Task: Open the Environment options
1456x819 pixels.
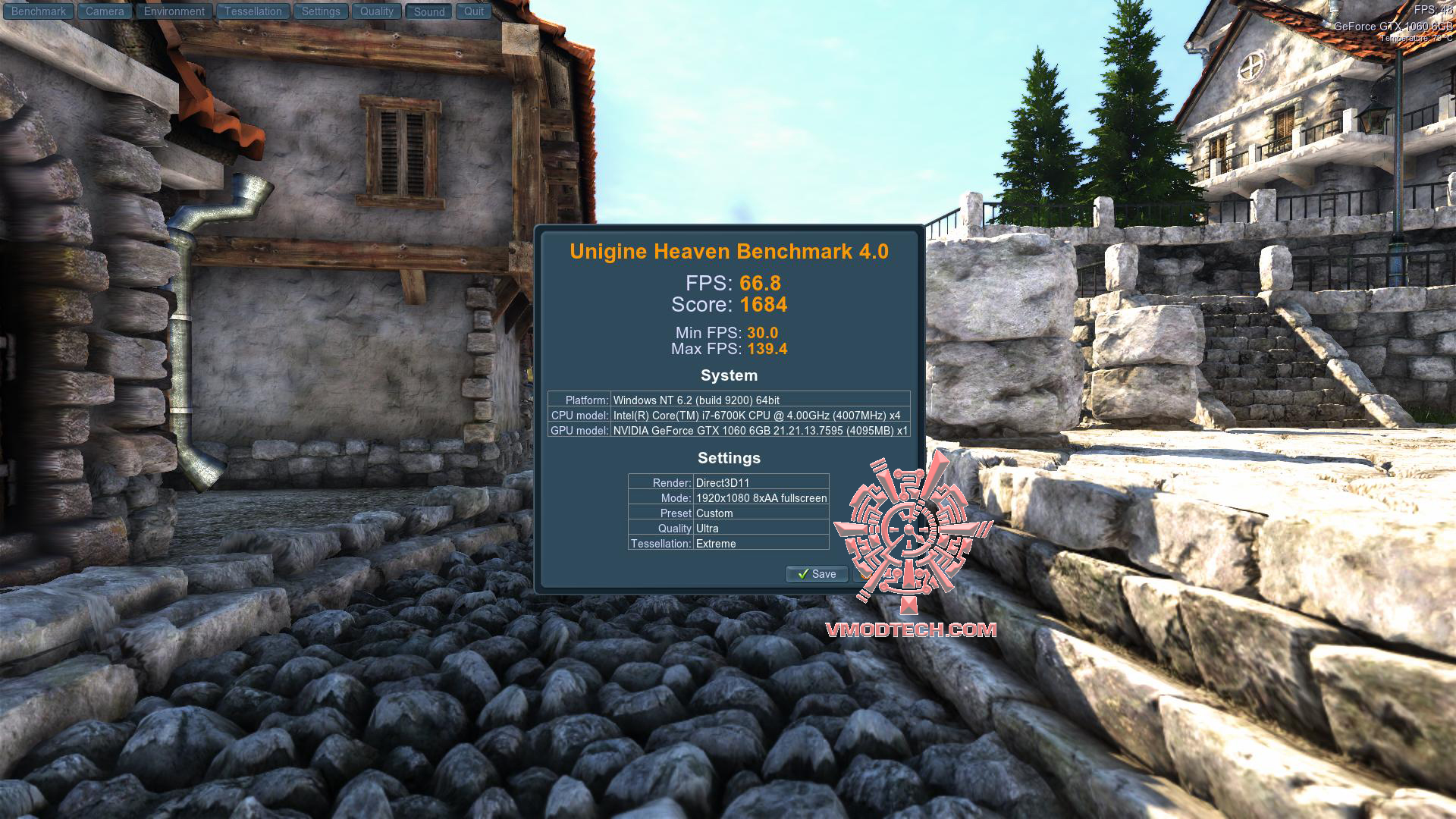Action: (x=174, y=11)
